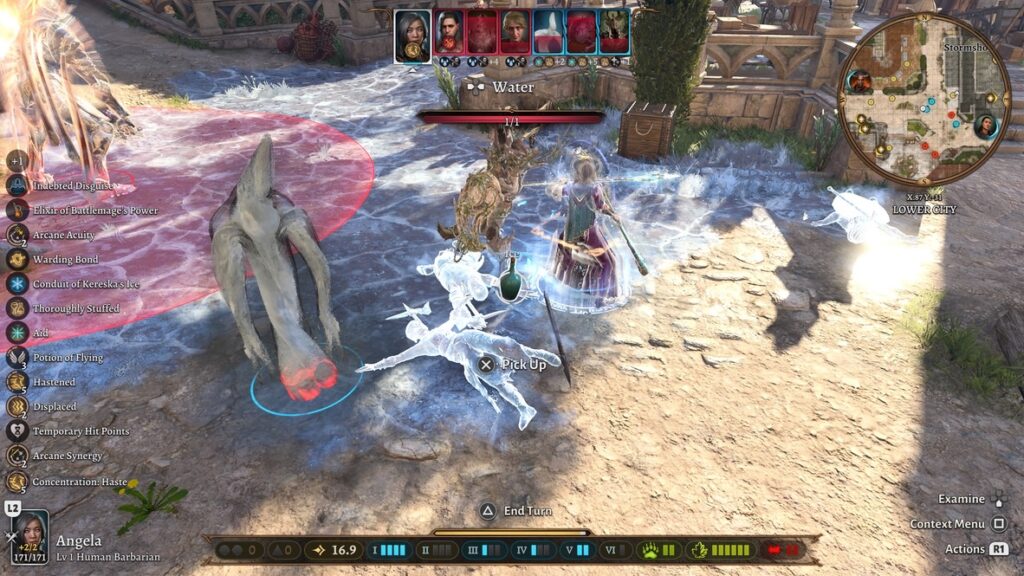Viewport: 1024px width, 576px height.
Task: Inspect the Indebted Disguise status icon
Action: 17,185
